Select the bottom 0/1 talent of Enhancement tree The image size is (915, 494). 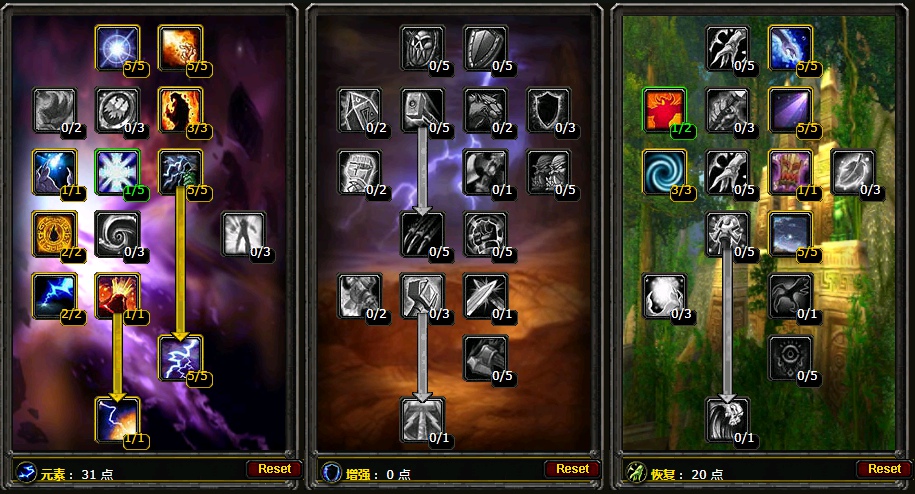[x=423, y=419]
